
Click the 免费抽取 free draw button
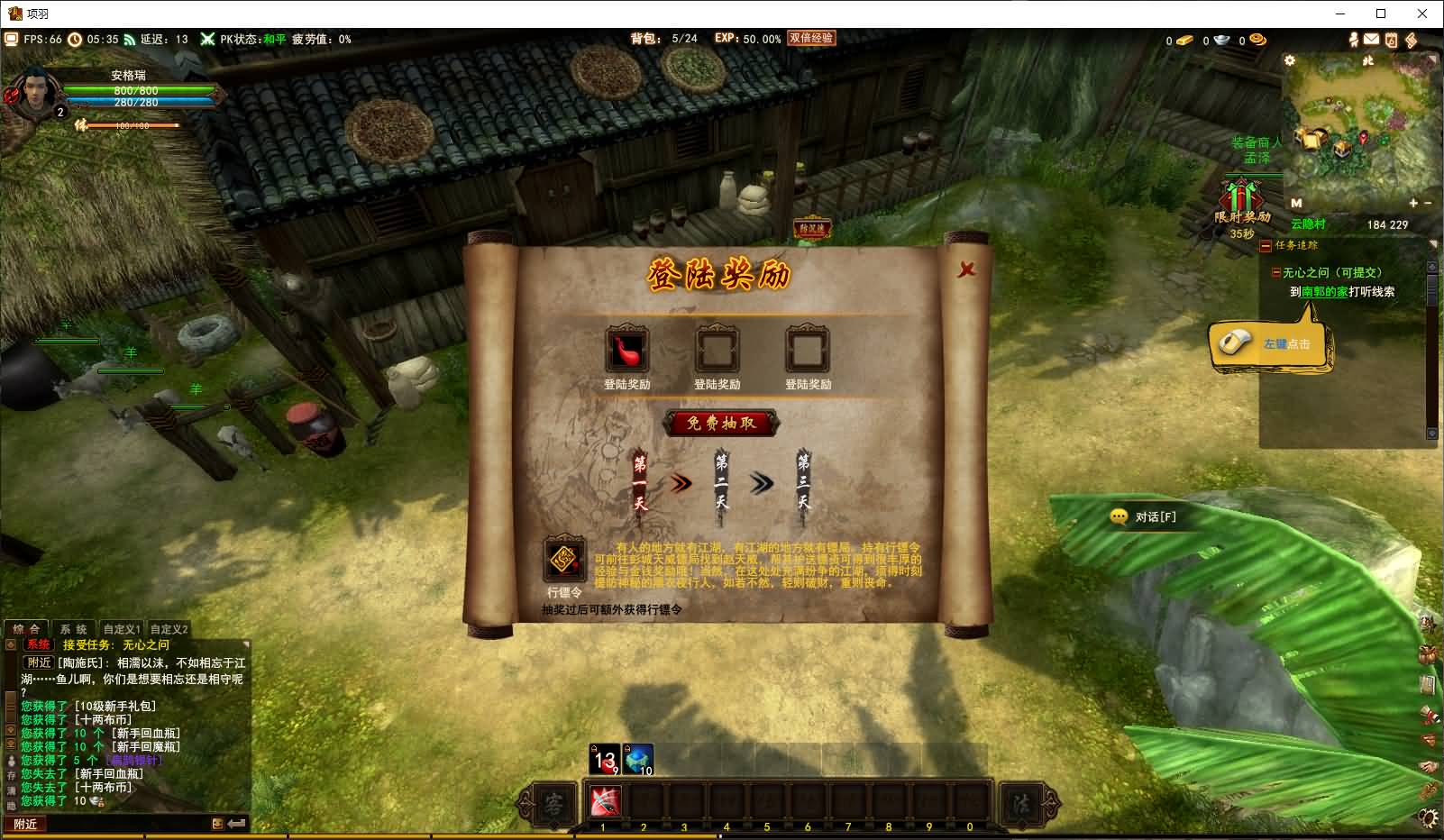click(721, 423)
